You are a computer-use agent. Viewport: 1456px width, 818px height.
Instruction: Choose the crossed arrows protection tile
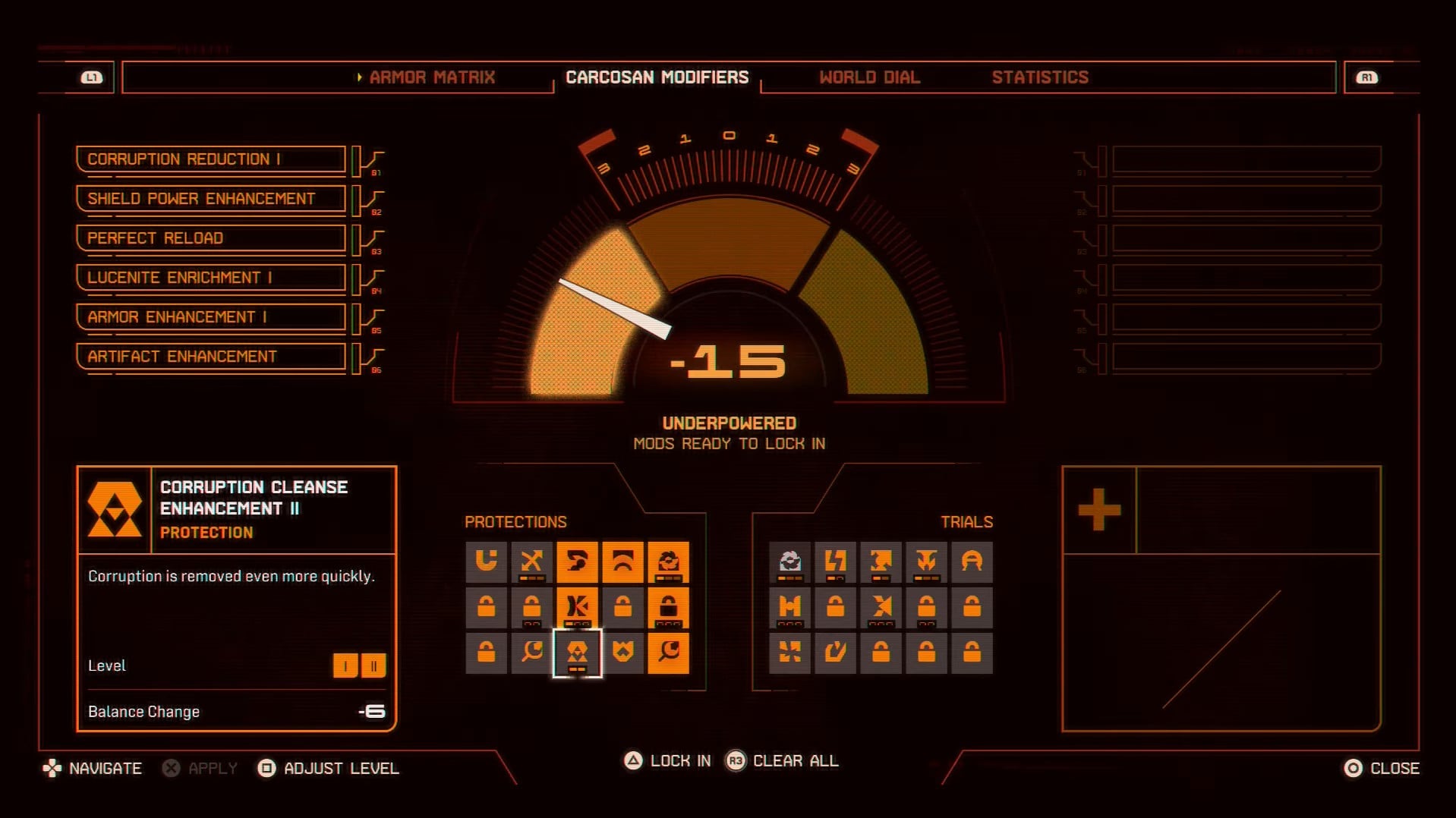tap(531, 562)
